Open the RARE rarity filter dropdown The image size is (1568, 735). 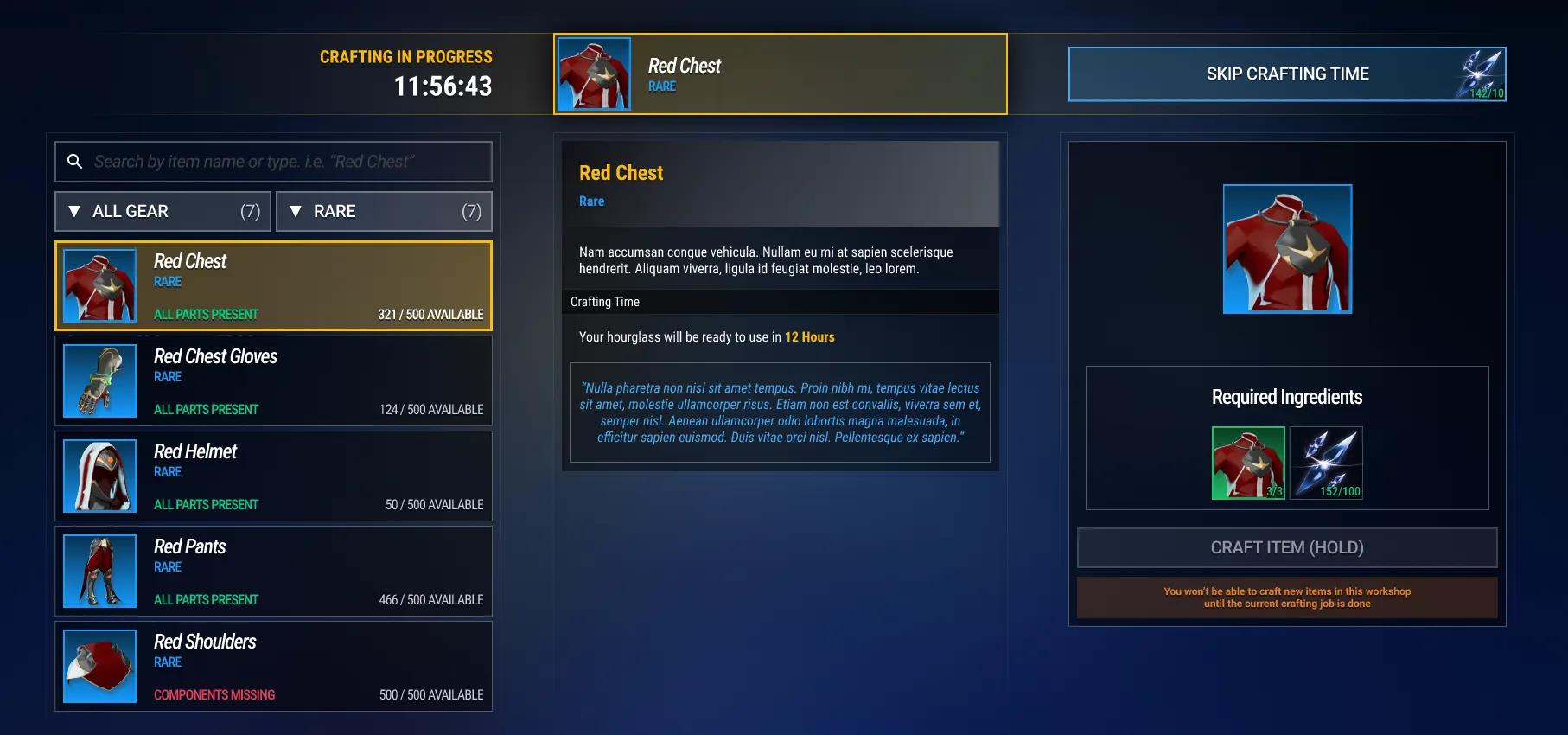tap(384, 212)
